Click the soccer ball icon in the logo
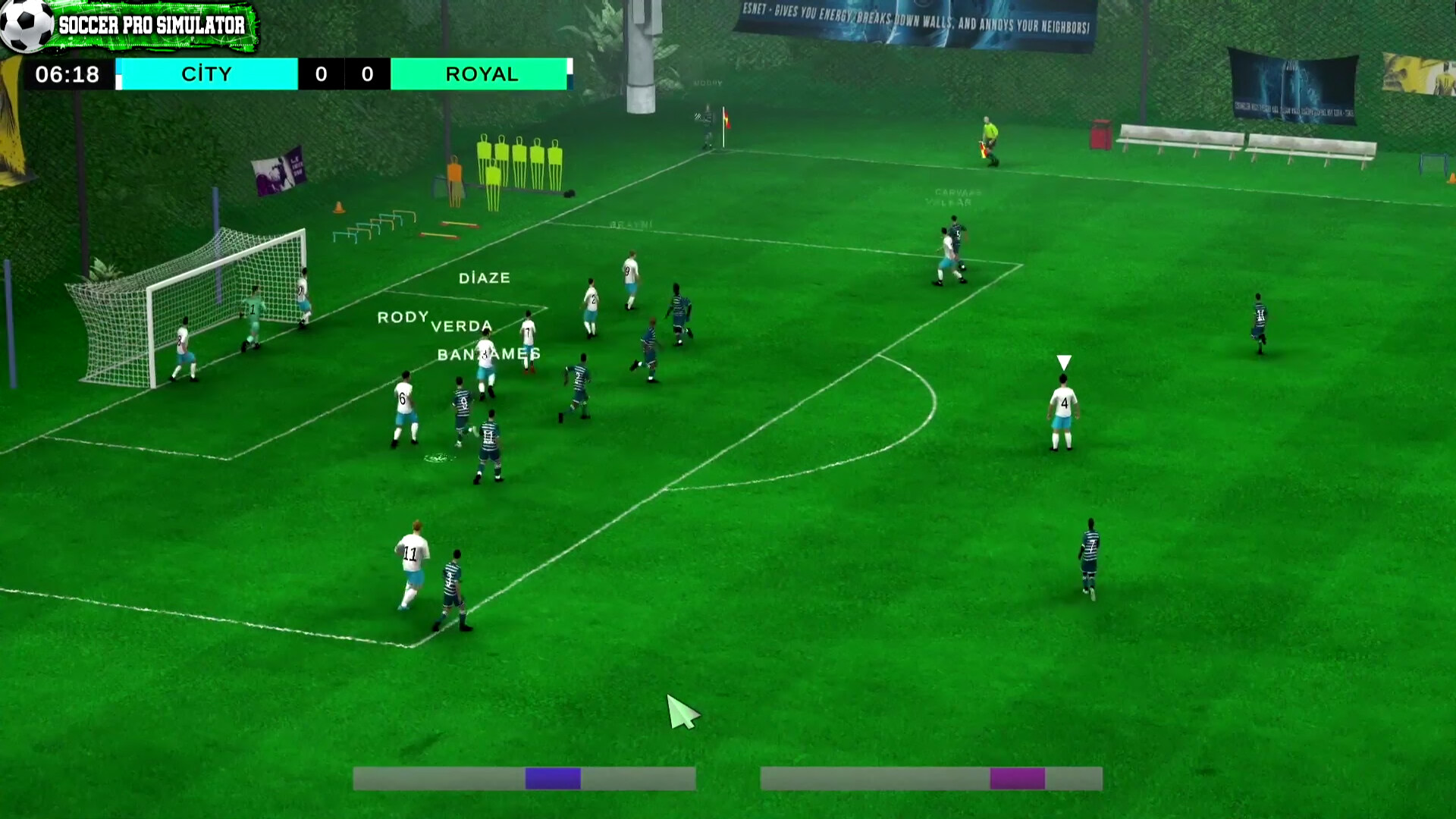This screenshot has width=1456, height=819. (24, 24)
